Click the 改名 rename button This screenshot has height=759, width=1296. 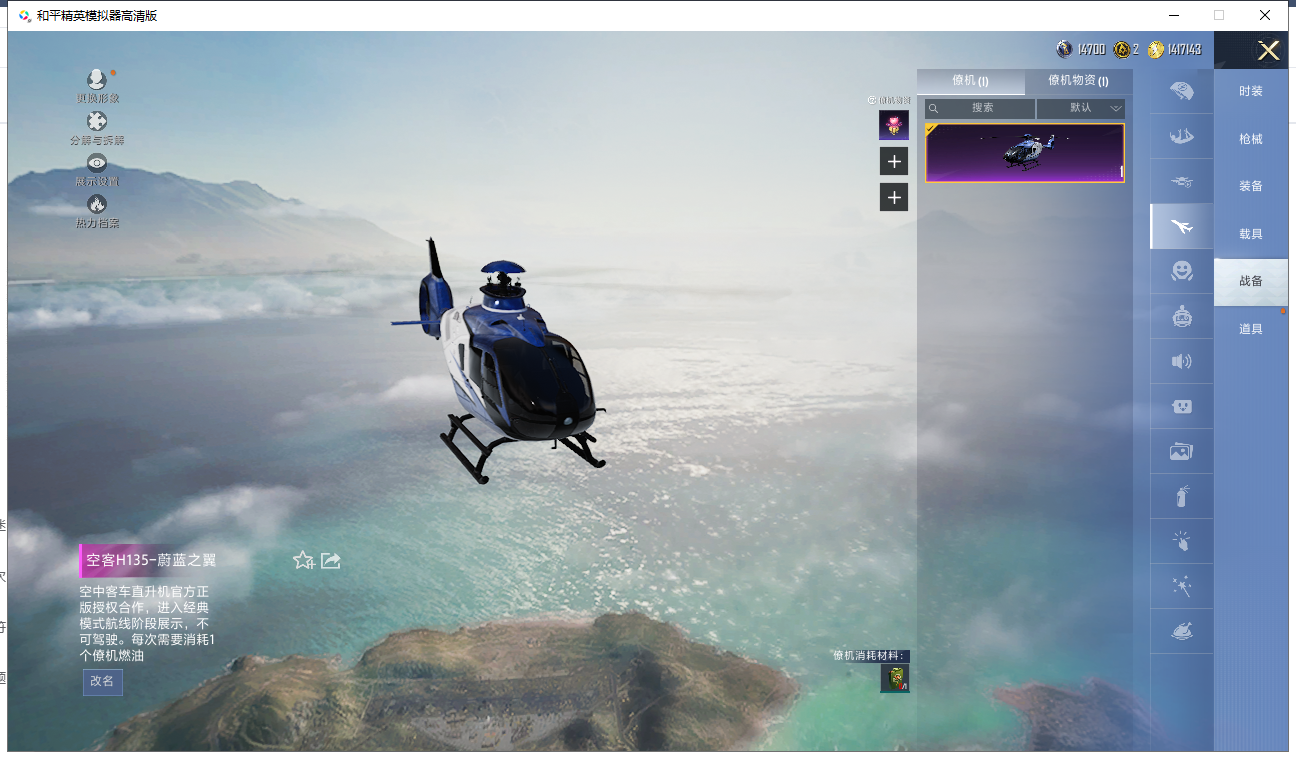[102, 681]
